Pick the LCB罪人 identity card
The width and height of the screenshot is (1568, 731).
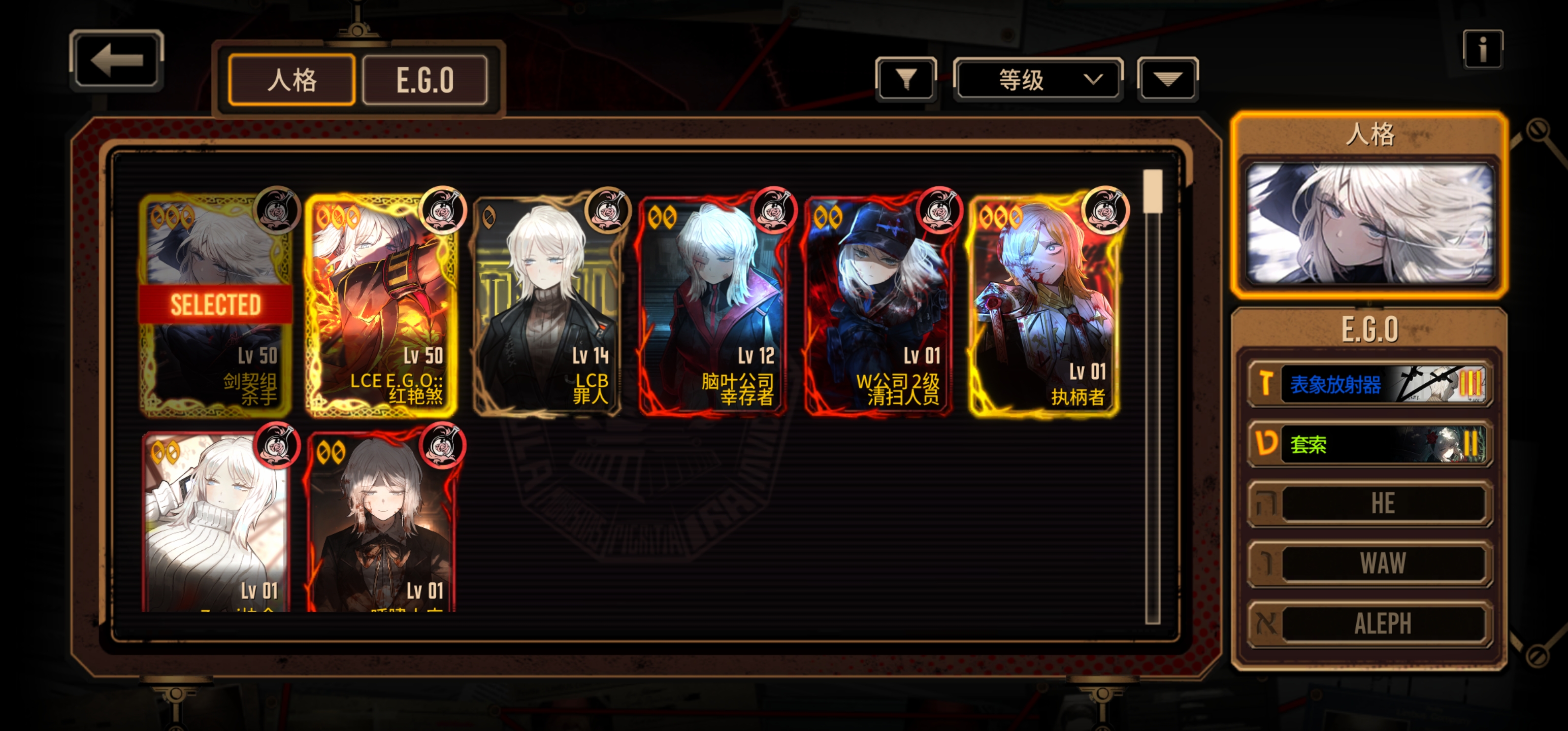[546, 305]
